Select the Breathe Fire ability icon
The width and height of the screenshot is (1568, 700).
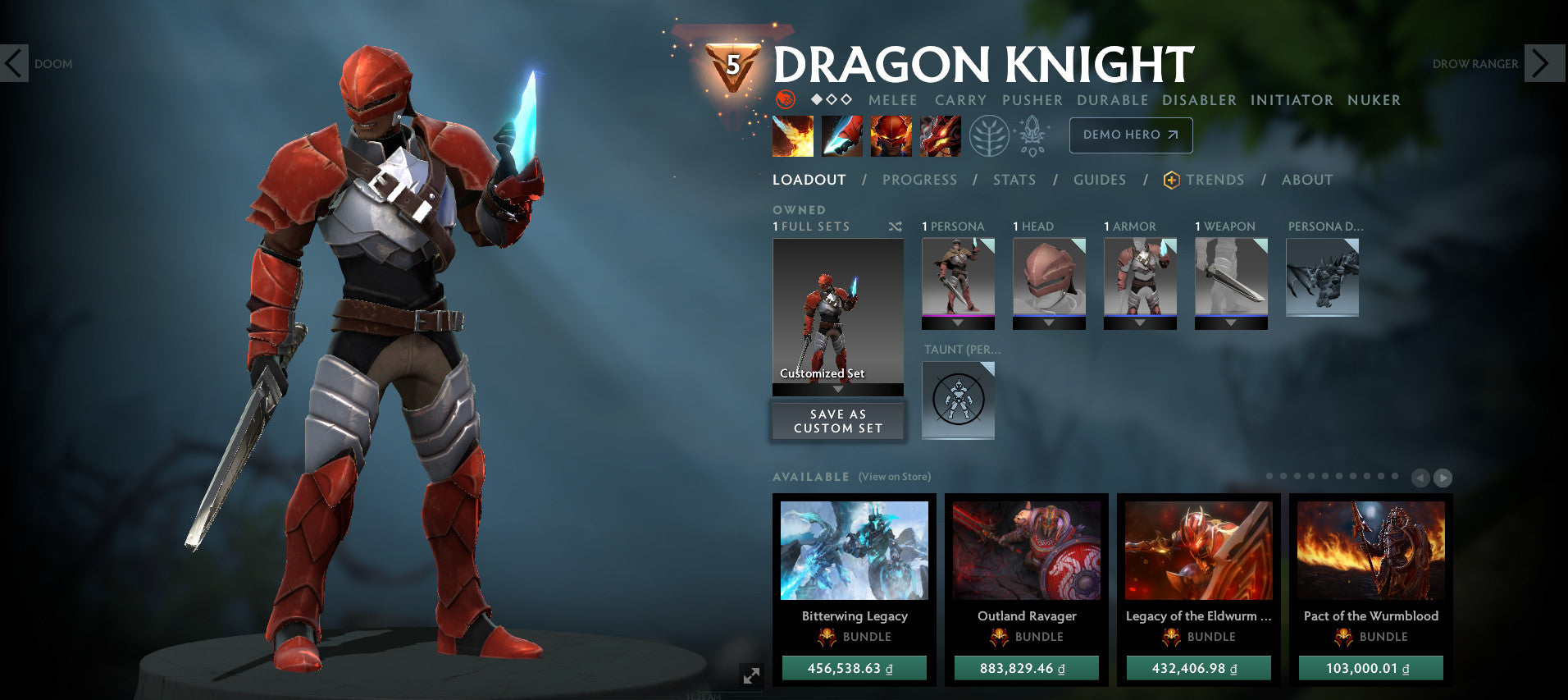[x=793, y=135]
